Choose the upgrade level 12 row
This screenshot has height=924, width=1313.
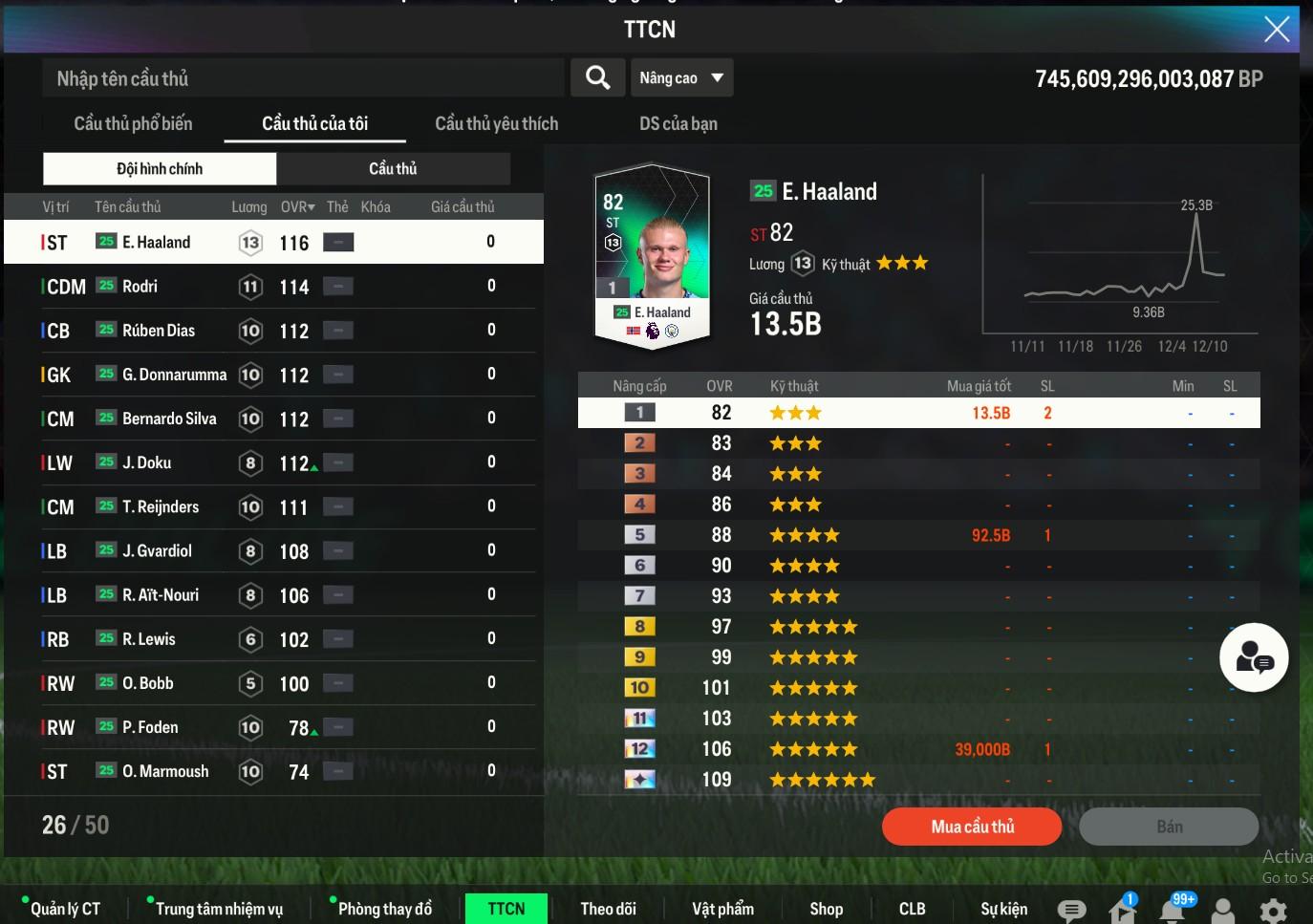[x=917, y=749]
